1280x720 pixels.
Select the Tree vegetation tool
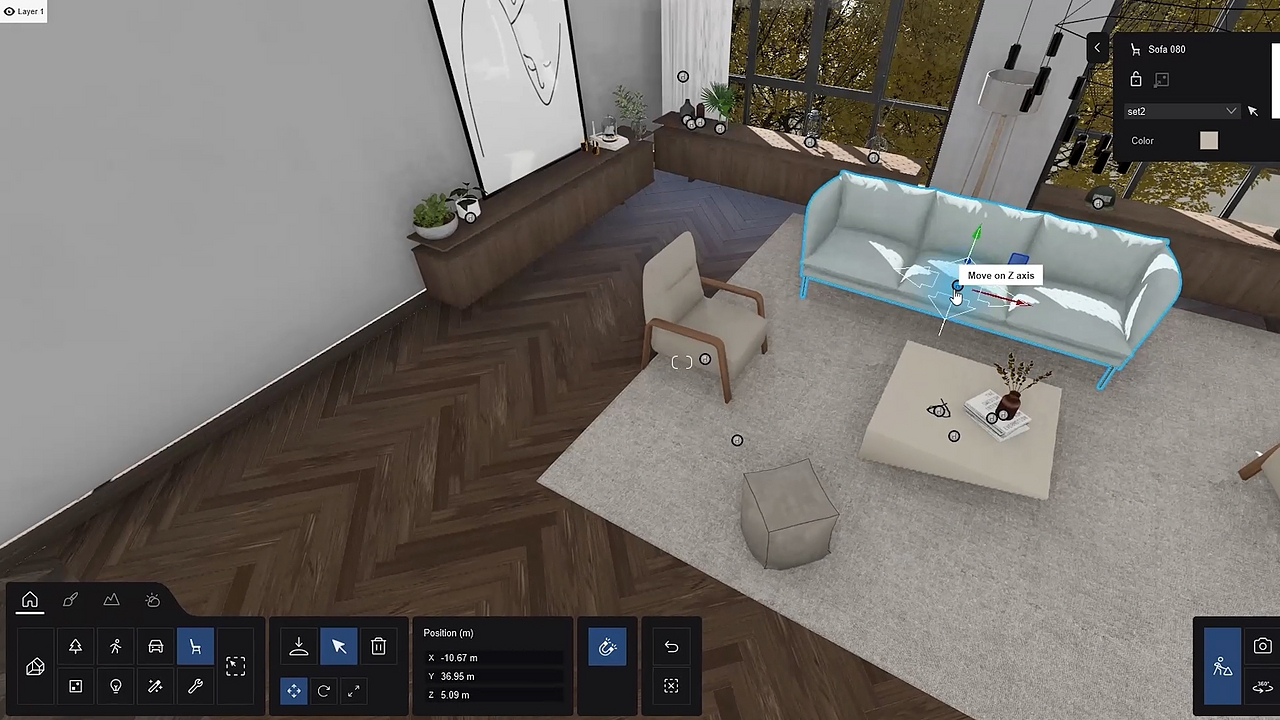[75, 647]
